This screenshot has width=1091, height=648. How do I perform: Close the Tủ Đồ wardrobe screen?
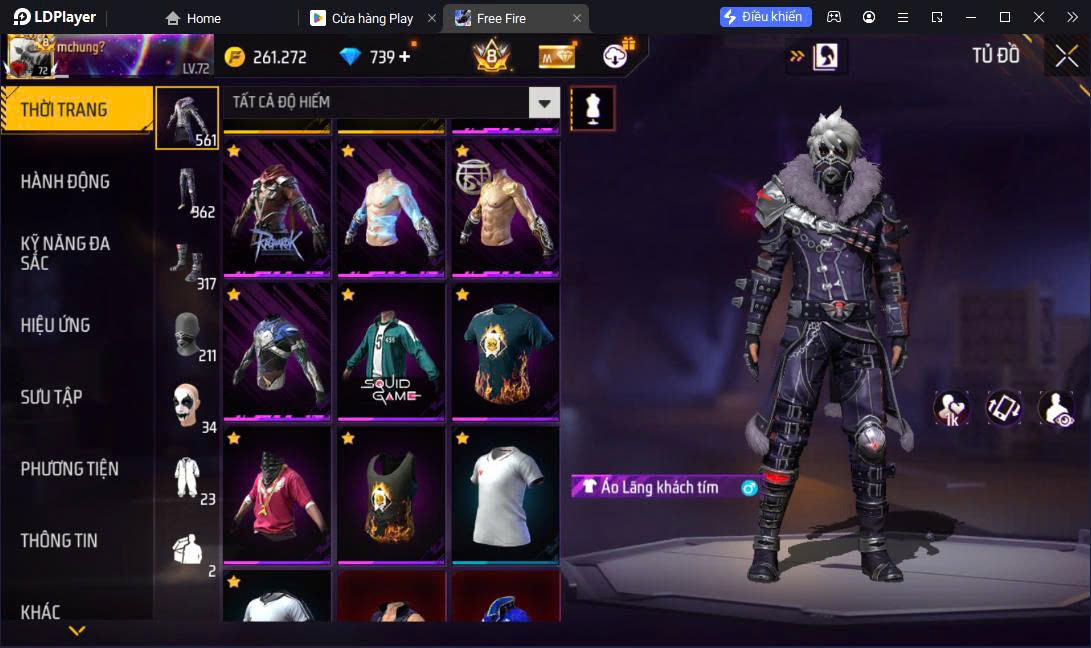pyautogui.click(x=1067, y=57)
